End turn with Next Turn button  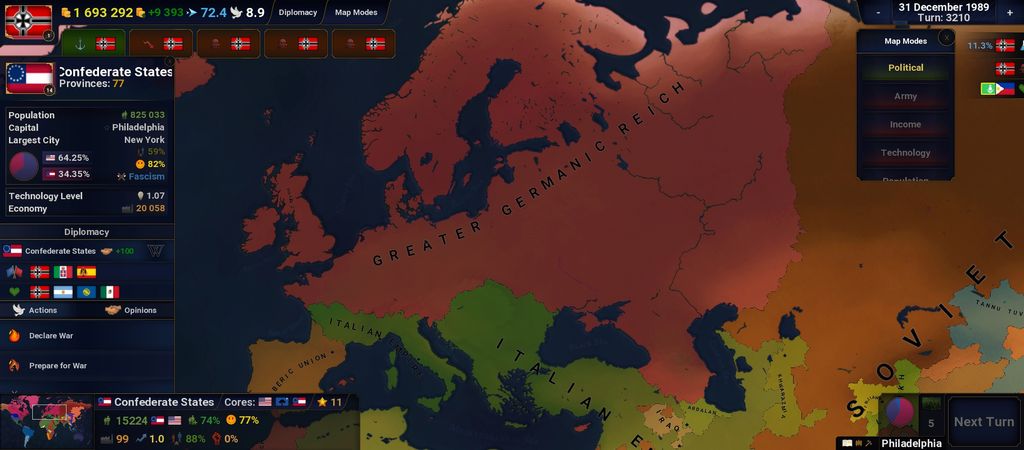pos(983,422)
